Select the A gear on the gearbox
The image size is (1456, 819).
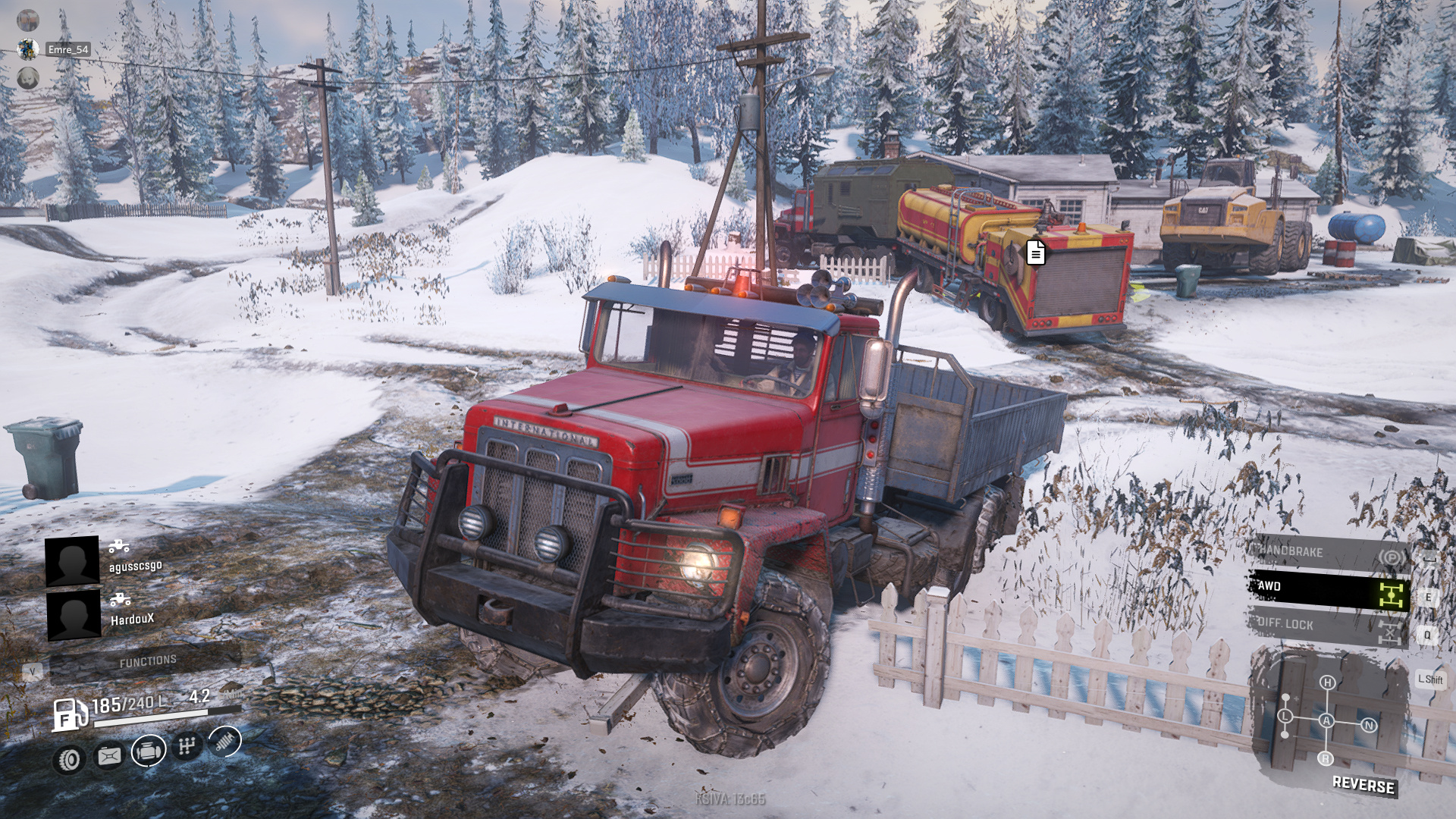(x=1326, y=720)
